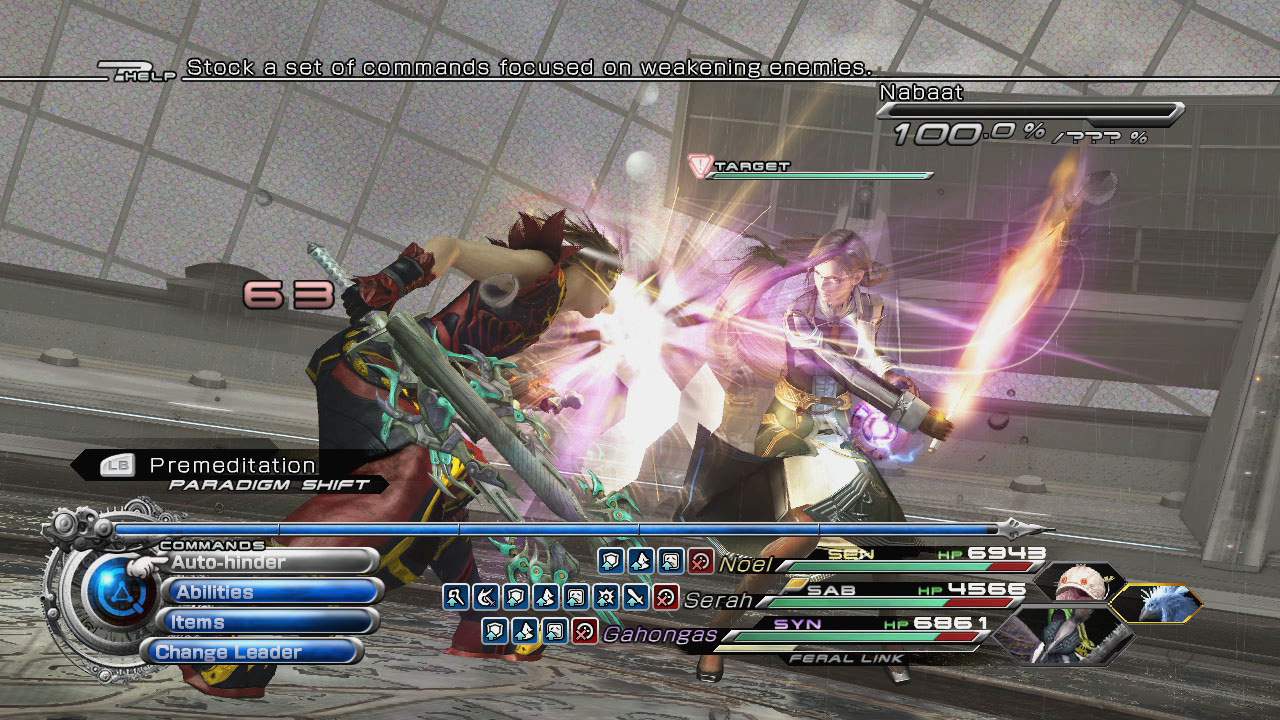
Task: Select the harpoon debuff icon in Serah's queue
Action: click(x=487, y=598)
